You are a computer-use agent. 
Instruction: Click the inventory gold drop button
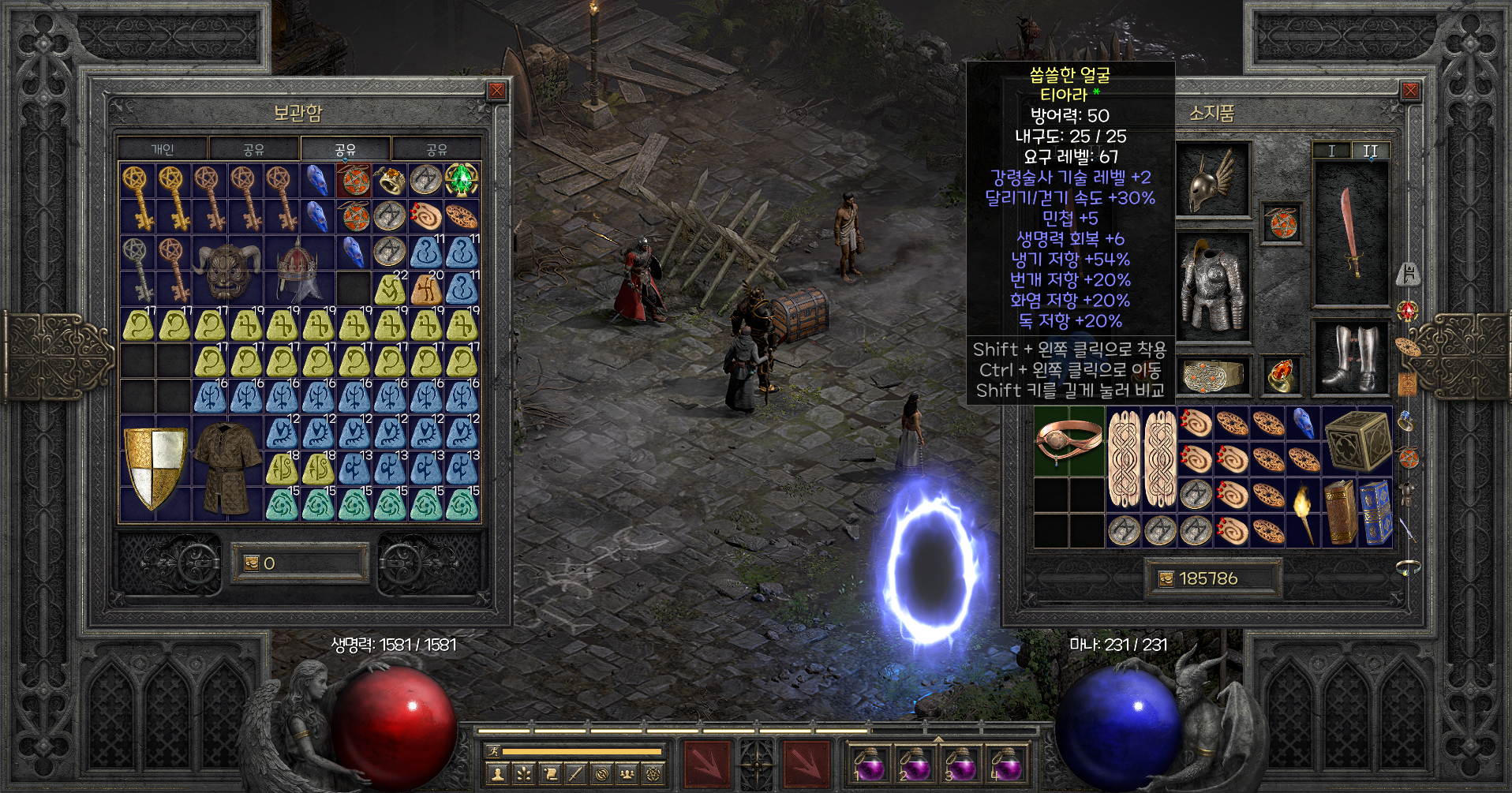(1166, 578)
